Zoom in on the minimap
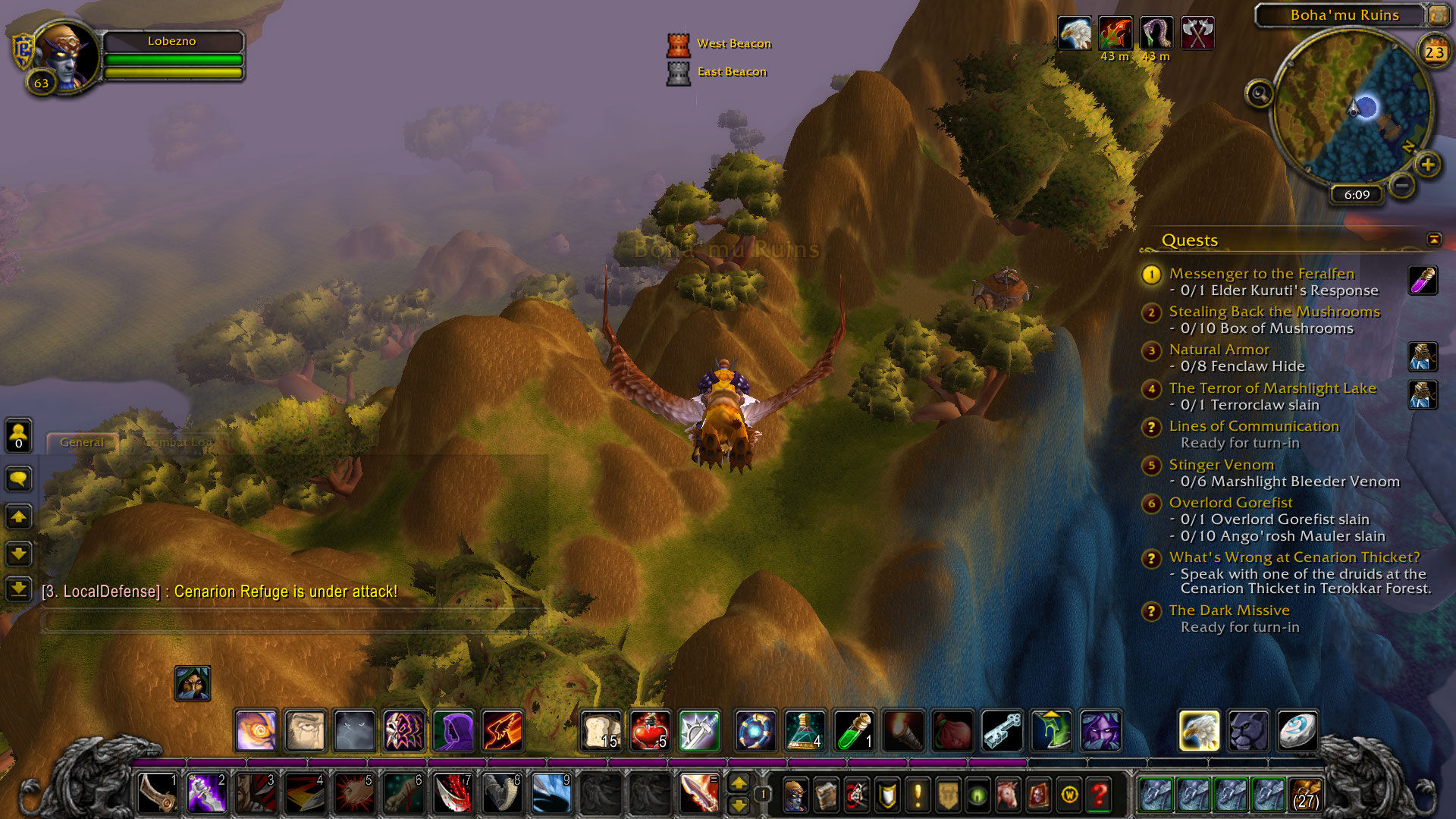 point(1427,165)
